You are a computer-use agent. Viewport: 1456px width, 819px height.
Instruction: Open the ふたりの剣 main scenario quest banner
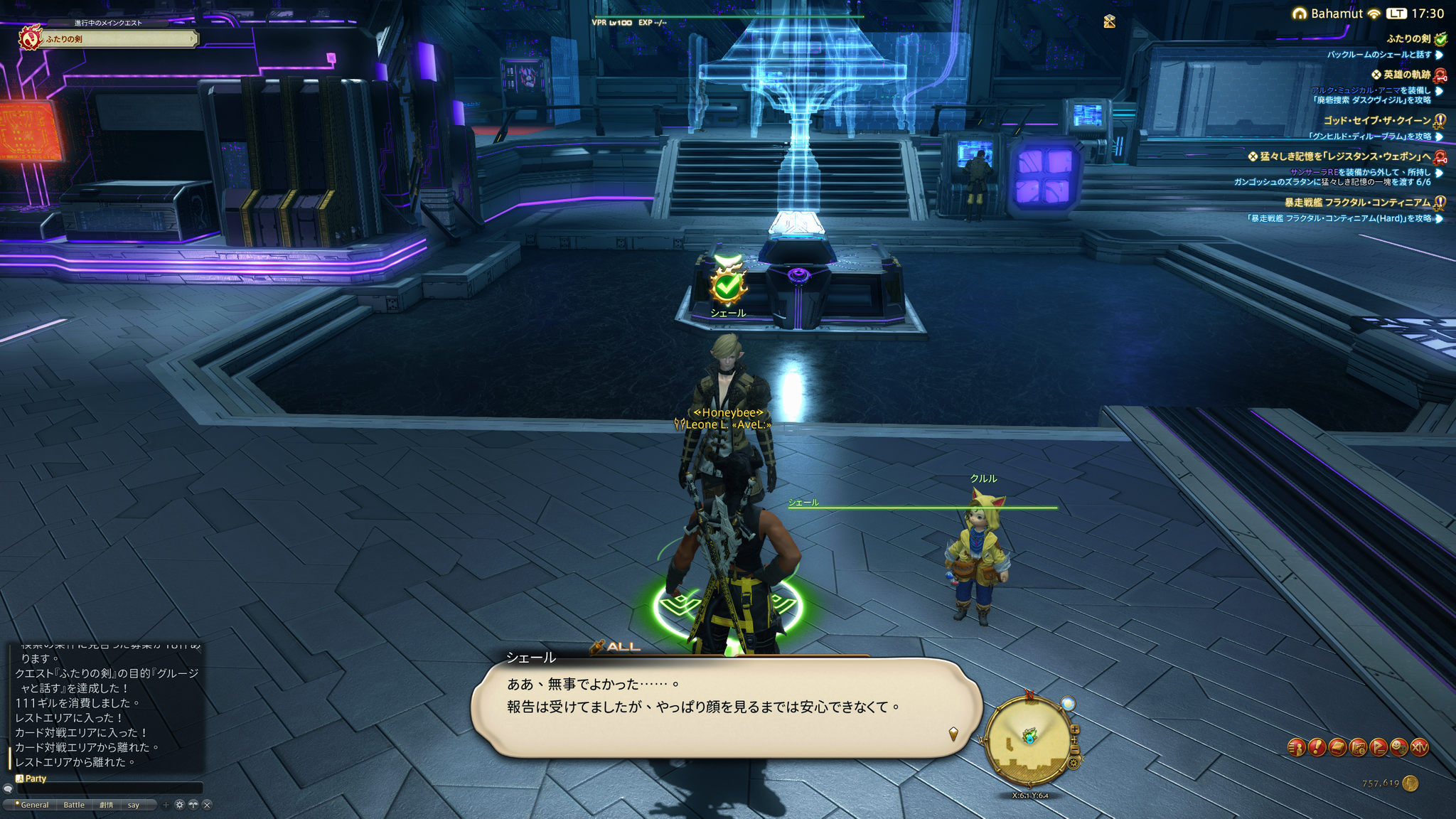click(x=108, y=38)
